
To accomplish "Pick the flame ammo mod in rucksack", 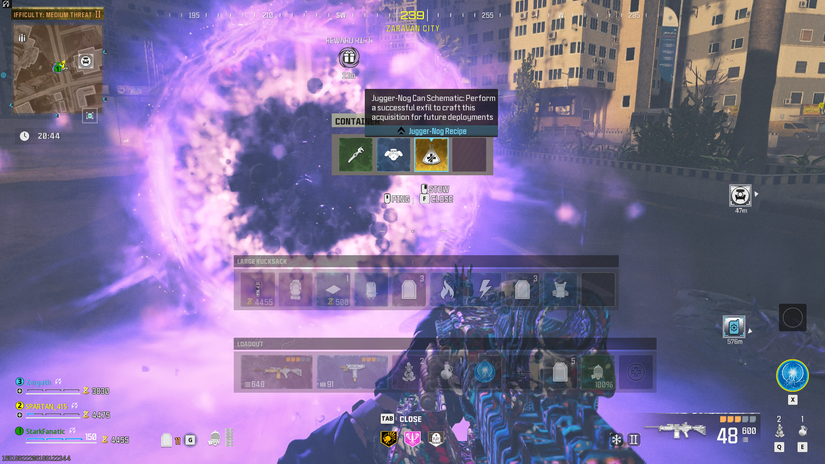I will 446,290.
